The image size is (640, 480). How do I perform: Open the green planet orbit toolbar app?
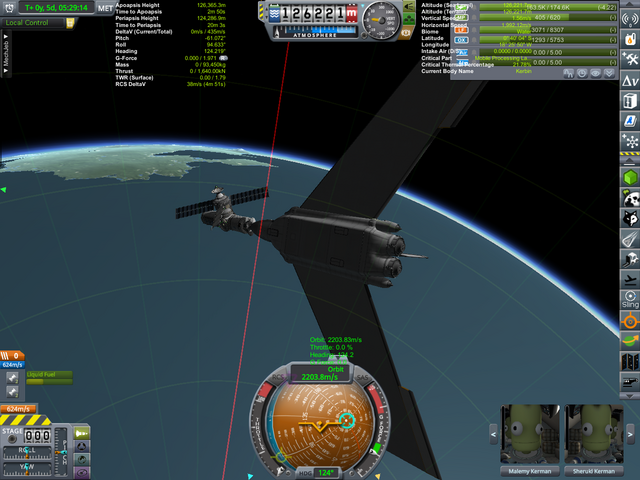point(630,342)
